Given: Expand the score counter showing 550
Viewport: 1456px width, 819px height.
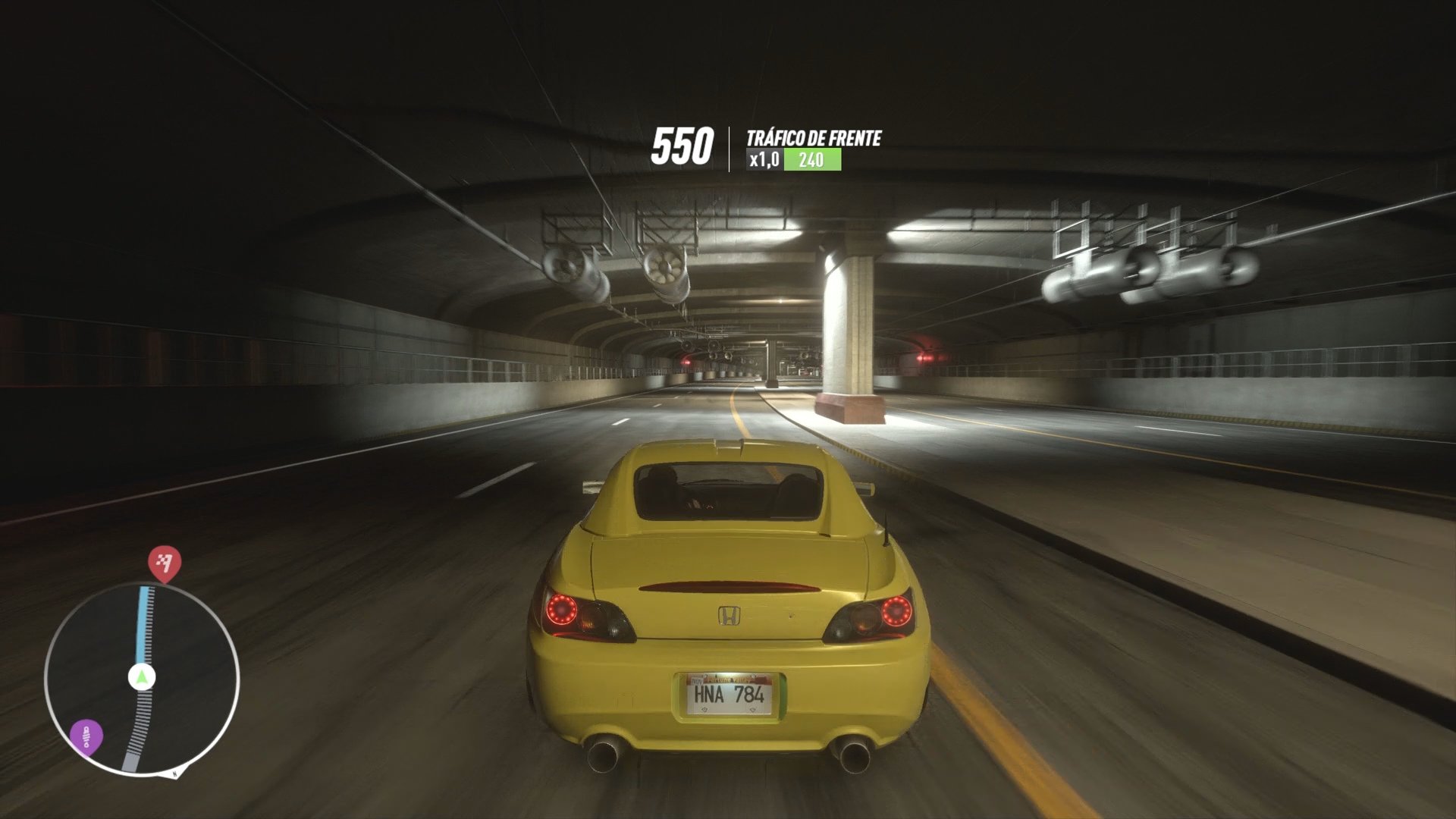Looking at the screenshot, I should pos(685,144).
